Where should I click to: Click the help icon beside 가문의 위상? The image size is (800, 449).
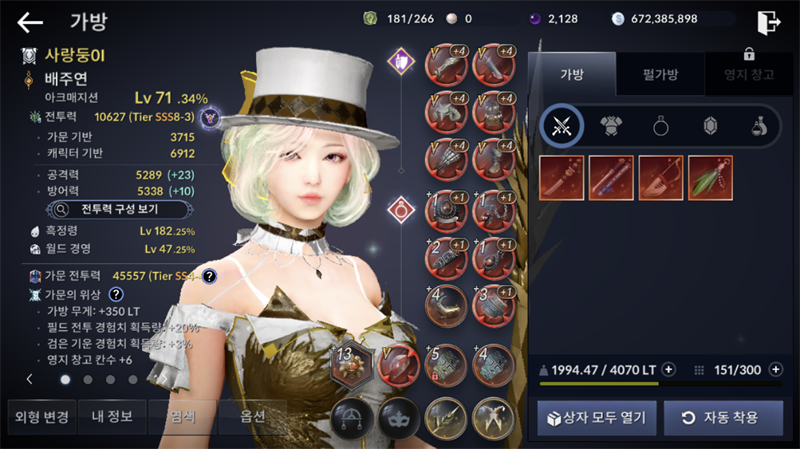pyautogui.click(x=116, y=294)
